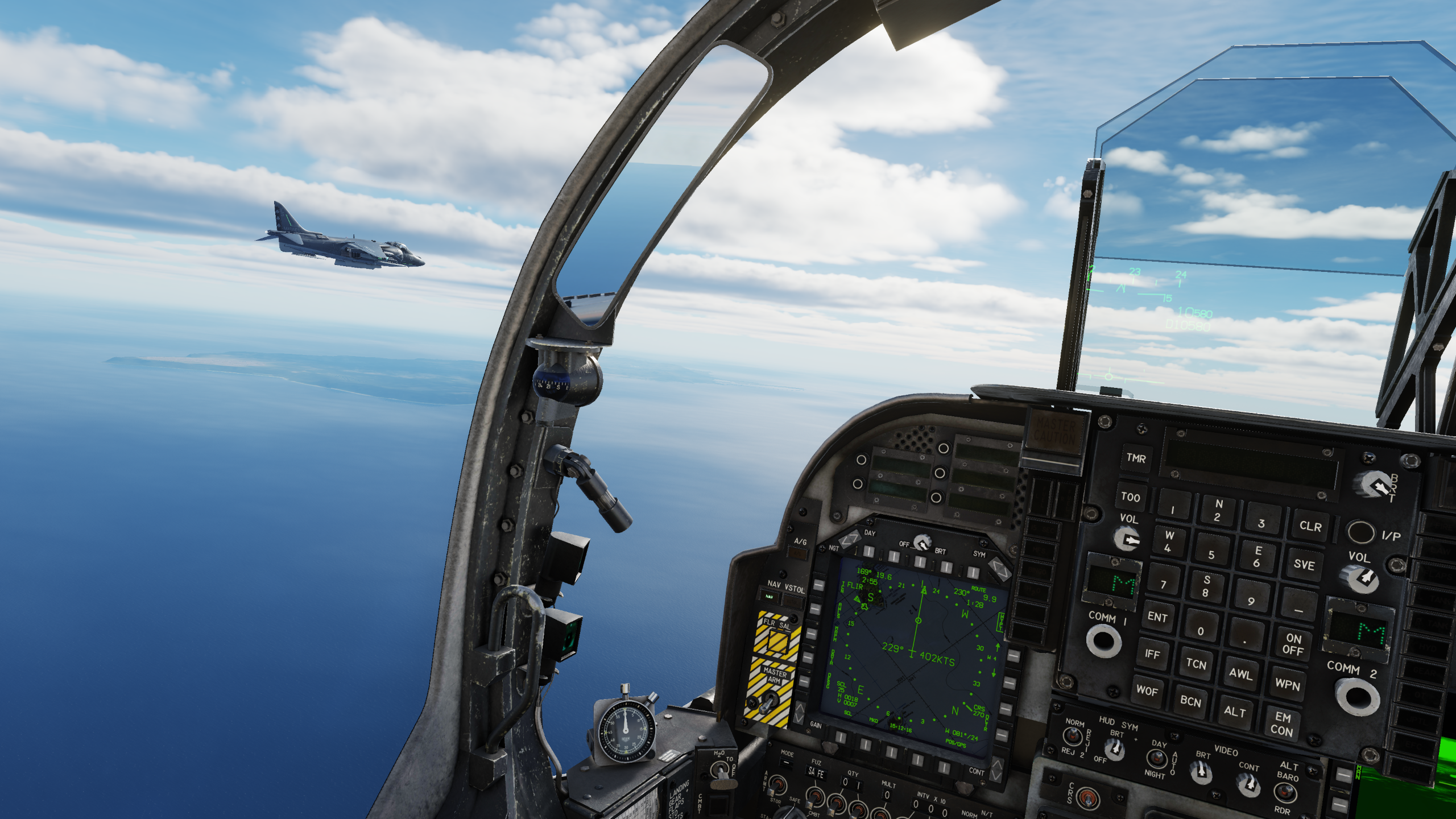Click the I/P round button

(x=1360, y=532)
